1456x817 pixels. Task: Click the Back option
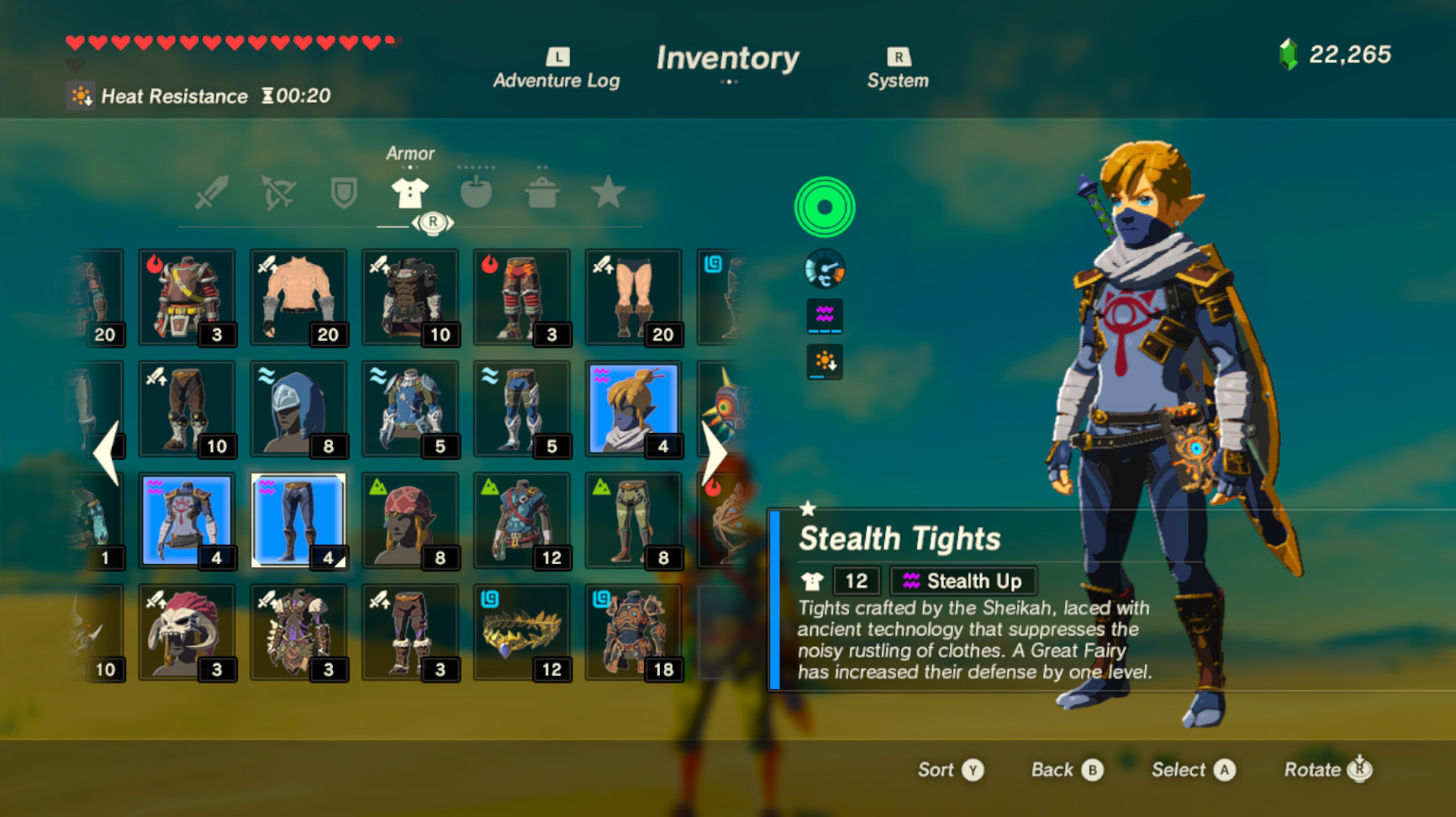pos(1065,770)
